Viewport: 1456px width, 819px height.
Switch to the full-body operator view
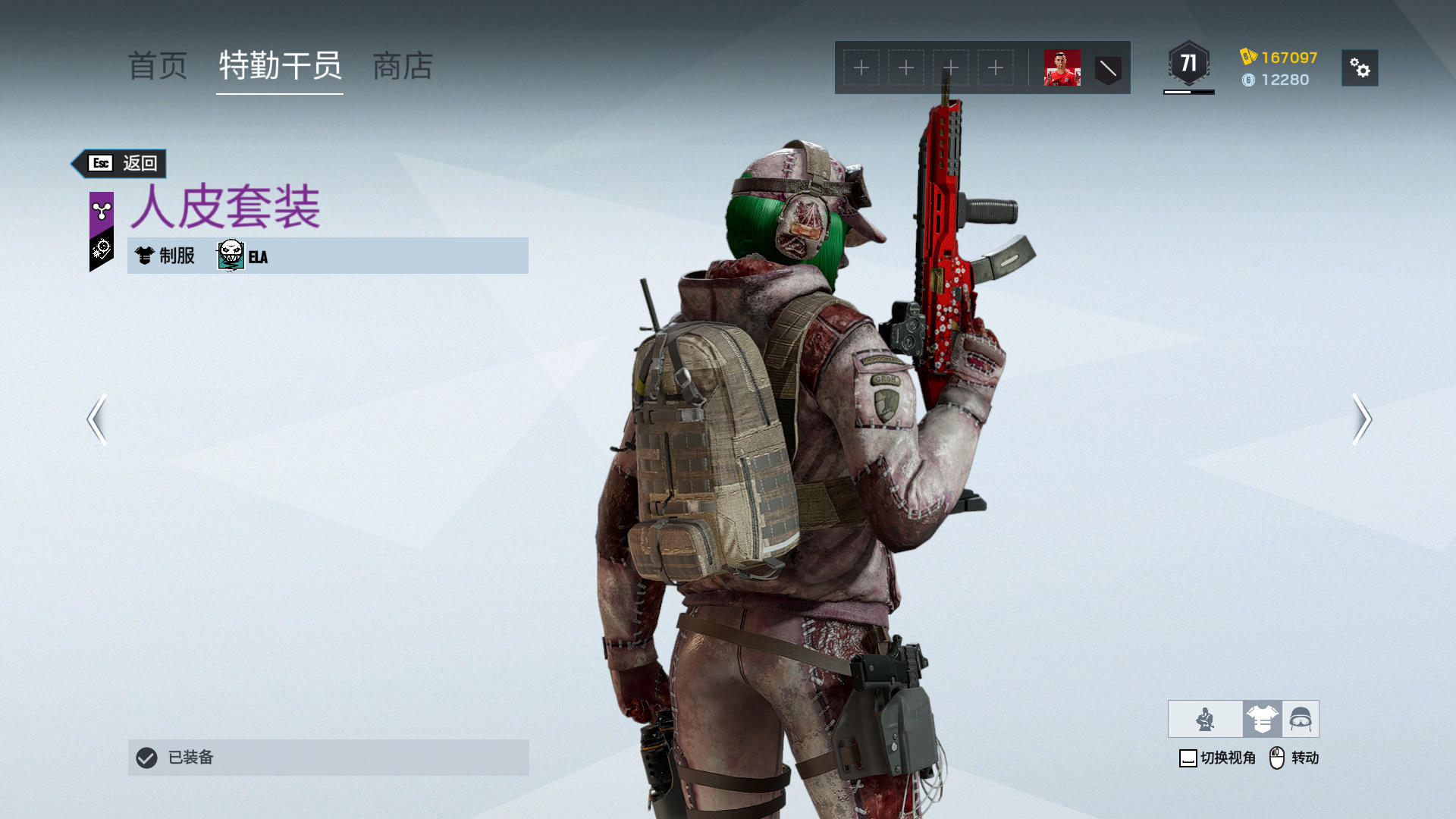click(1205, 719)
